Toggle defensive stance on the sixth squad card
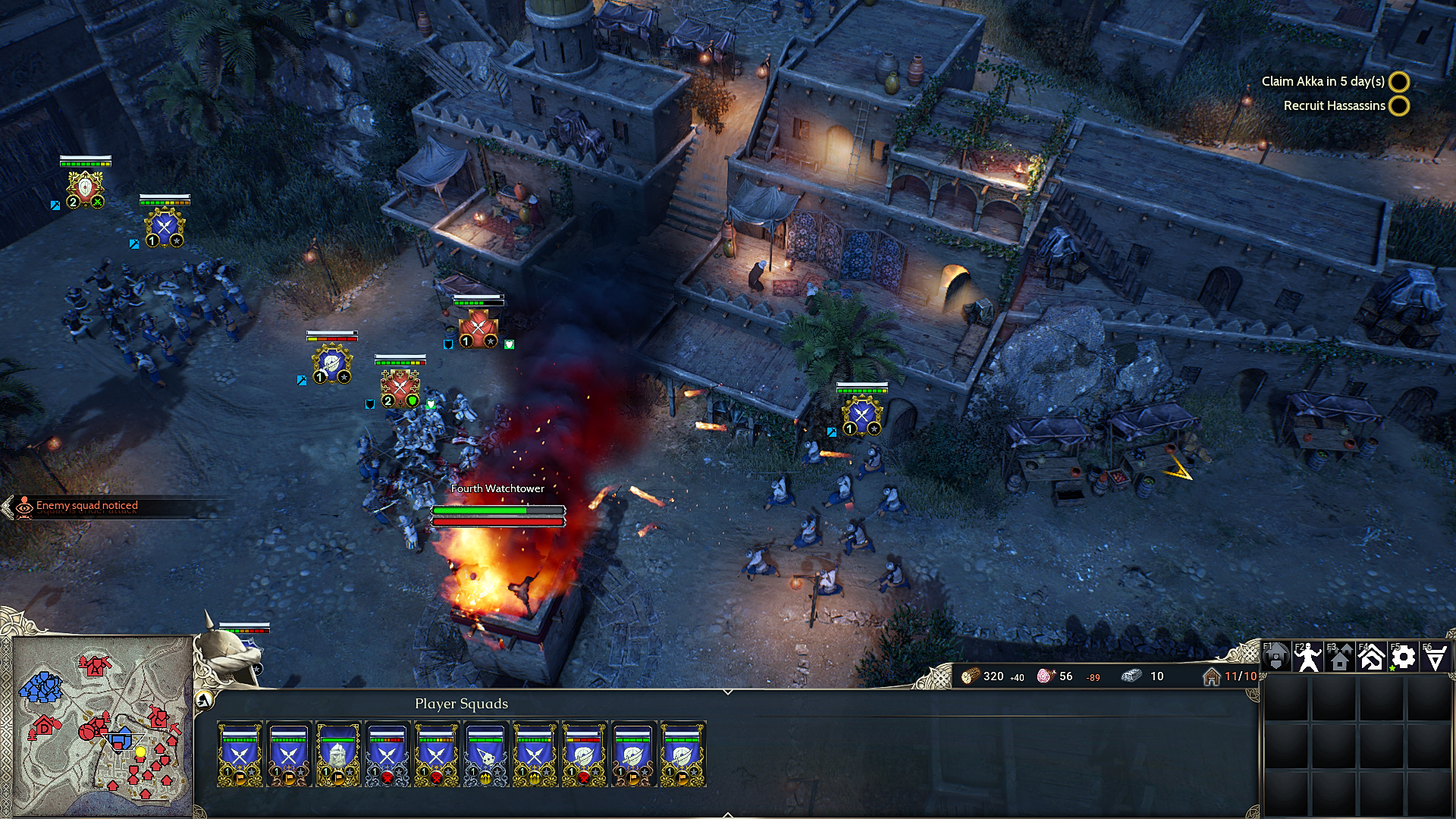The width and height of the screenshot is (1456, 819). pyautogui.click(x=485, y=777)
